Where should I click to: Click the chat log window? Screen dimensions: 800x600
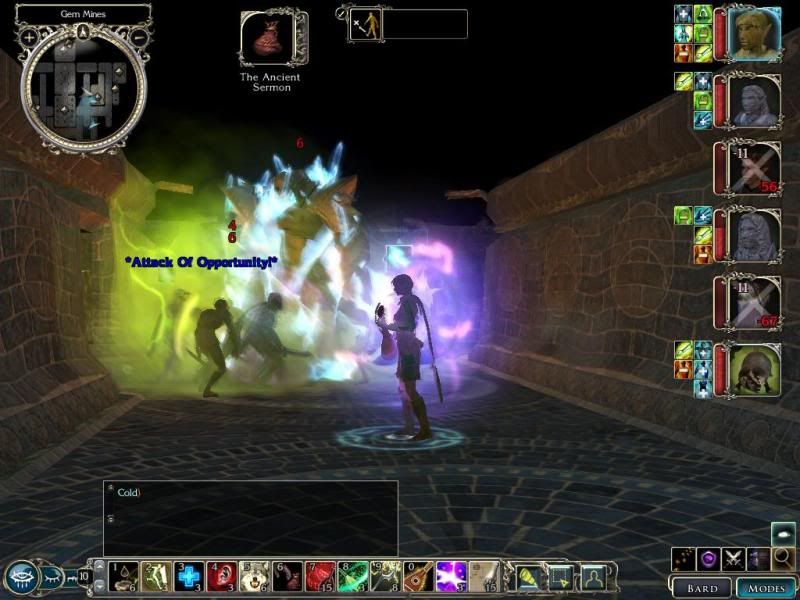coord(250,517)
